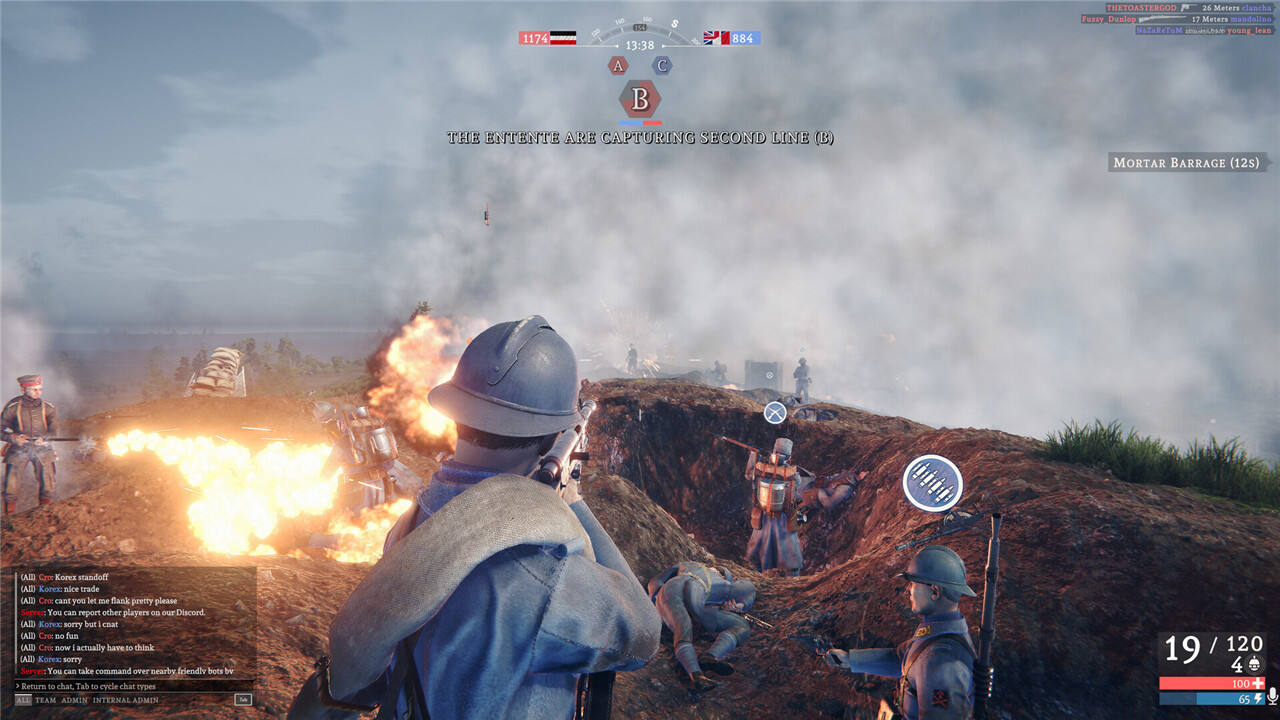Image resolution: width=1280 pixels, height=720 pixels.
Task: Click the microphone voice icon
Action: click(x=1272, y=697)
